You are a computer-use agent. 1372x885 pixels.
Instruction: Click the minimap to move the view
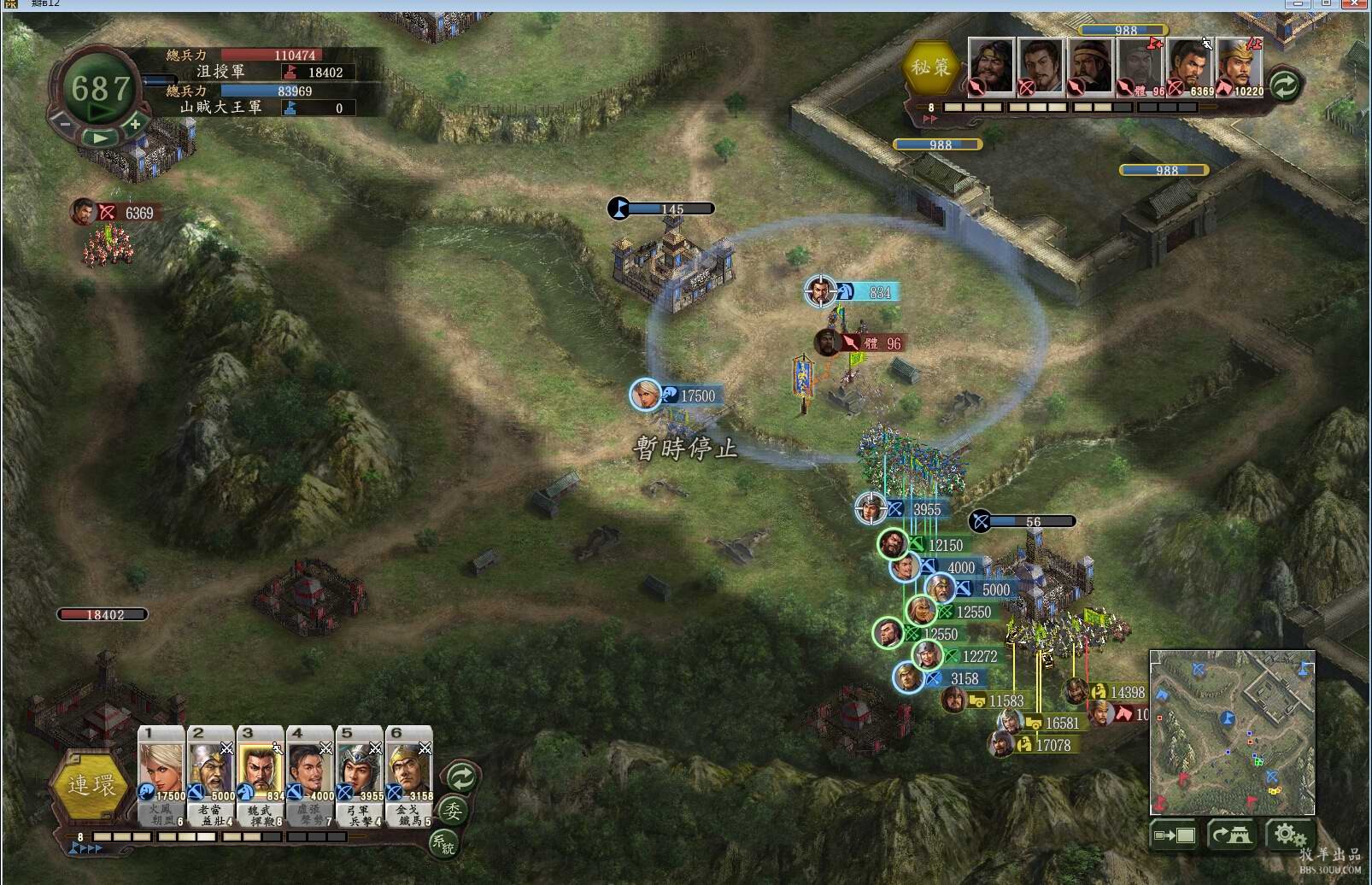(x=1232, y=732)
